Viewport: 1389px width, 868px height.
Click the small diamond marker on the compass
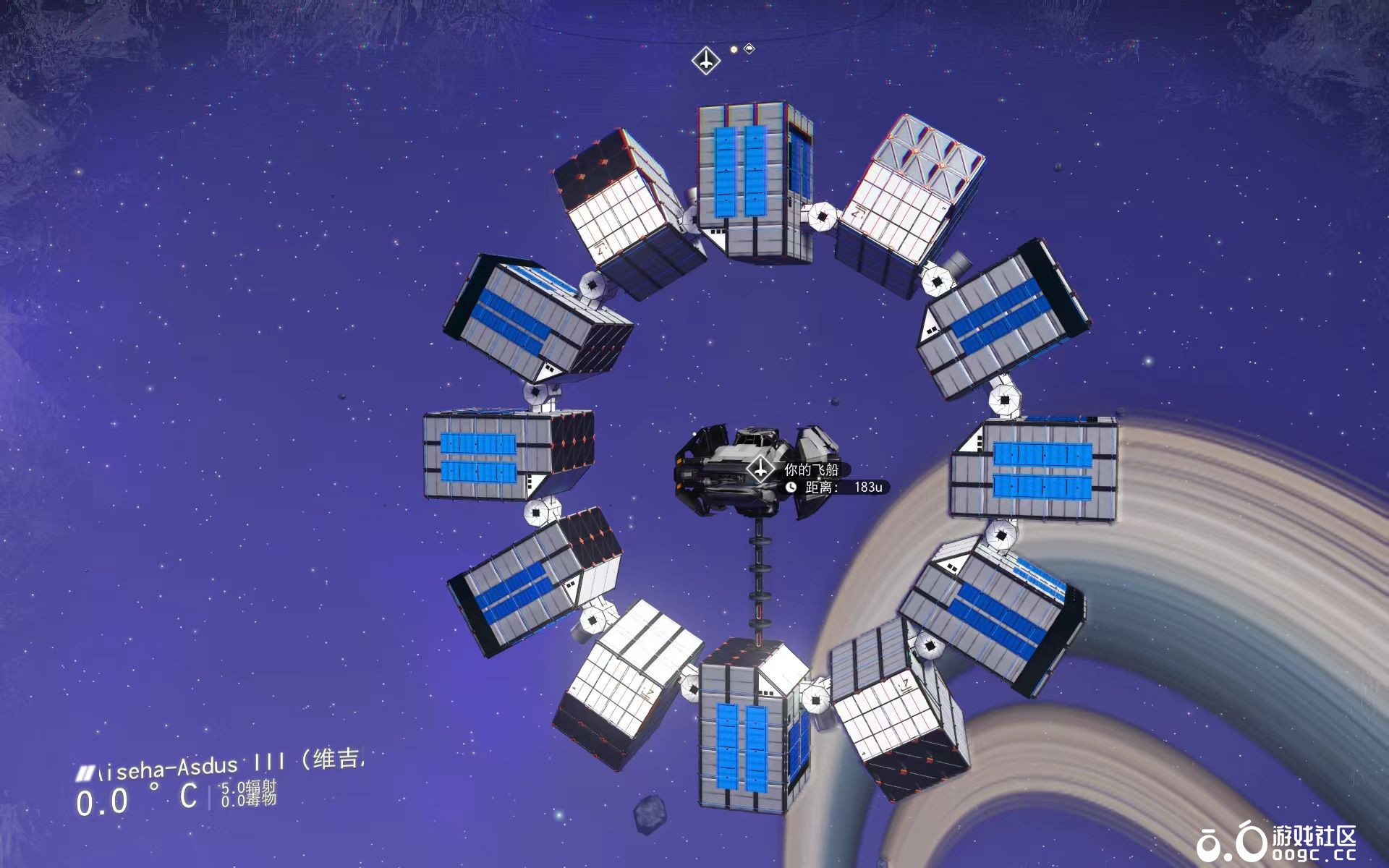(749, 48)
